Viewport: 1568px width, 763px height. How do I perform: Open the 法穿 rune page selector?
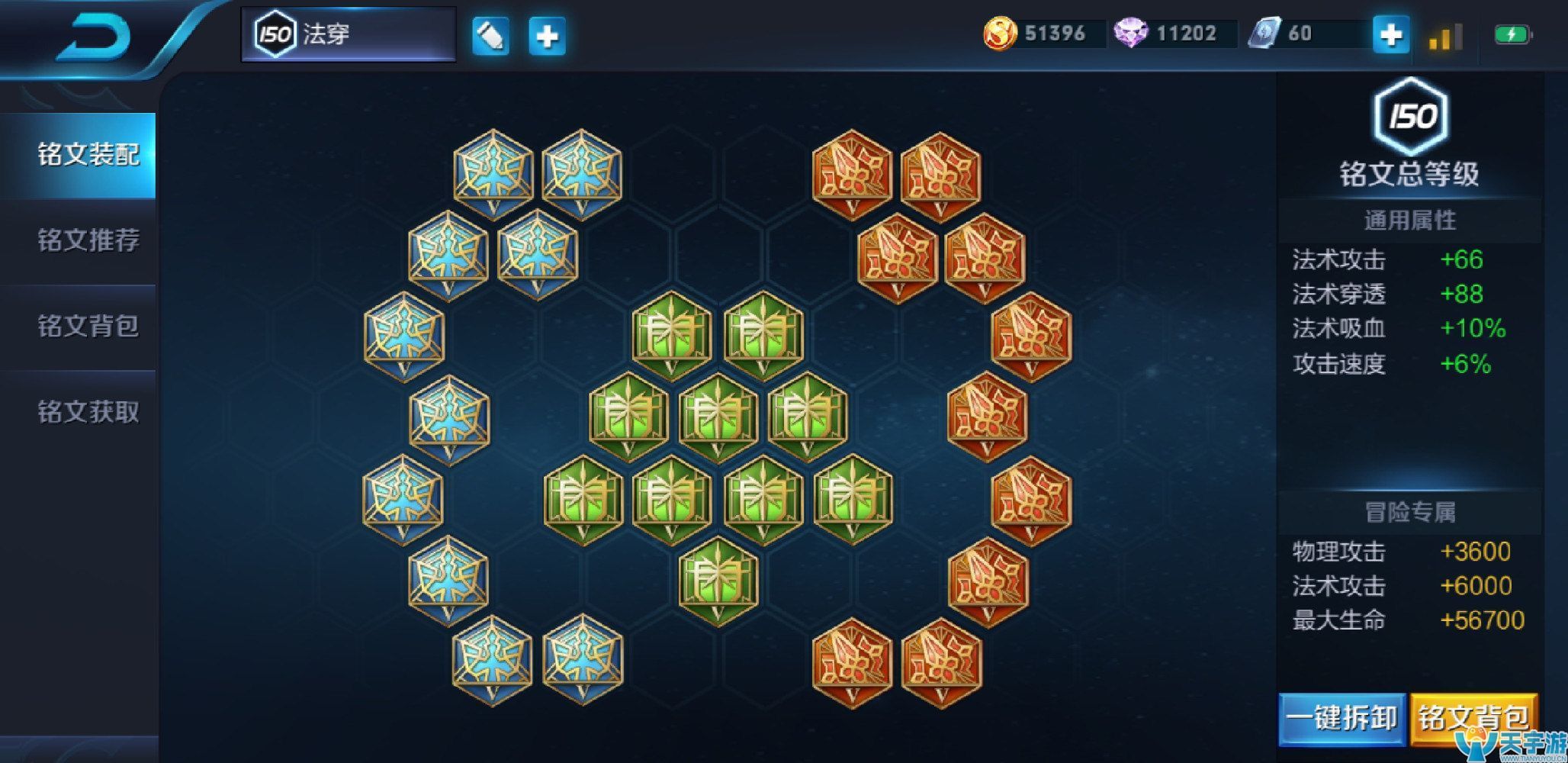(349, 34)
